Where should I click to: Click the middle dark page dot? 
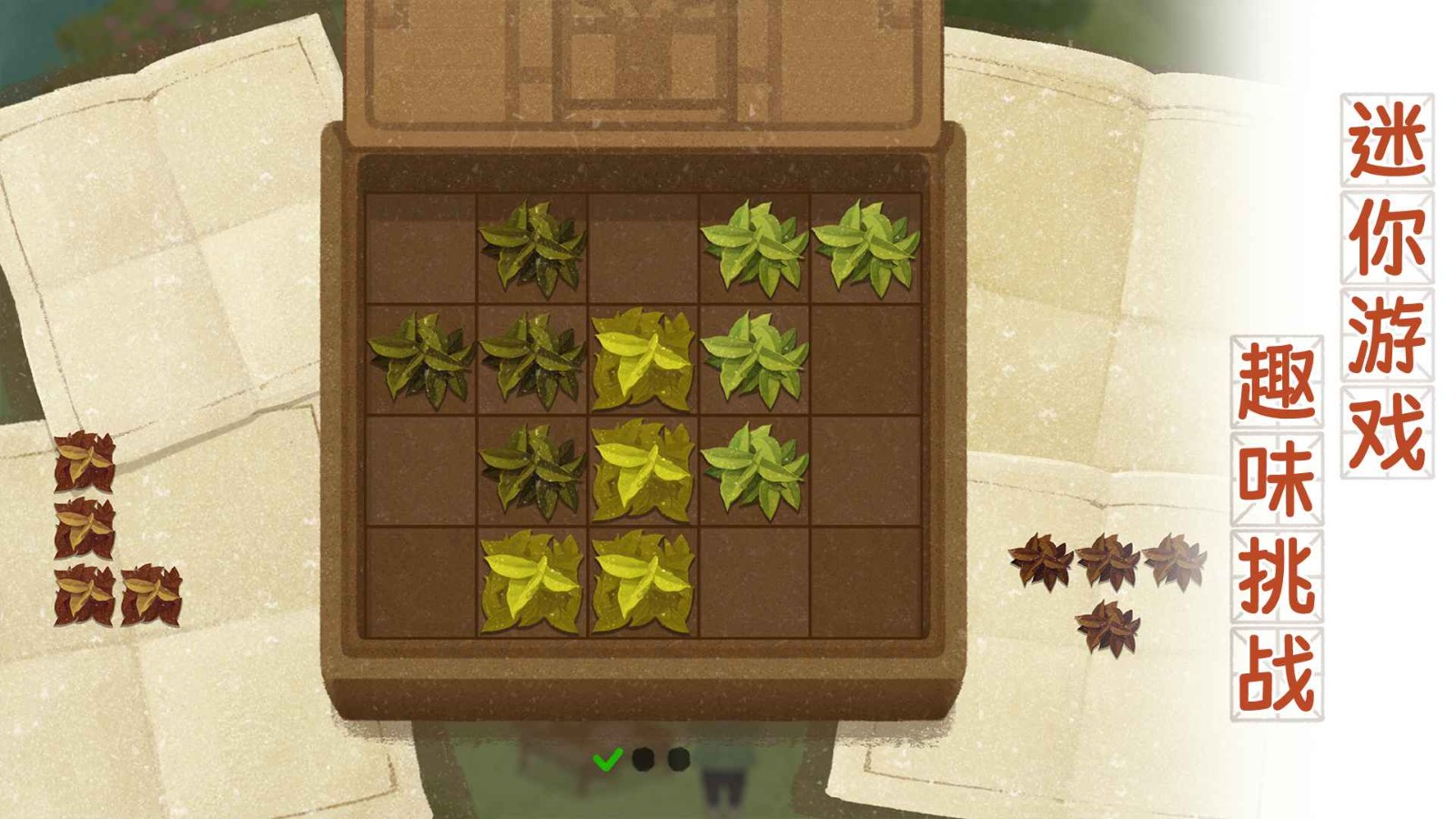[642, 760]
